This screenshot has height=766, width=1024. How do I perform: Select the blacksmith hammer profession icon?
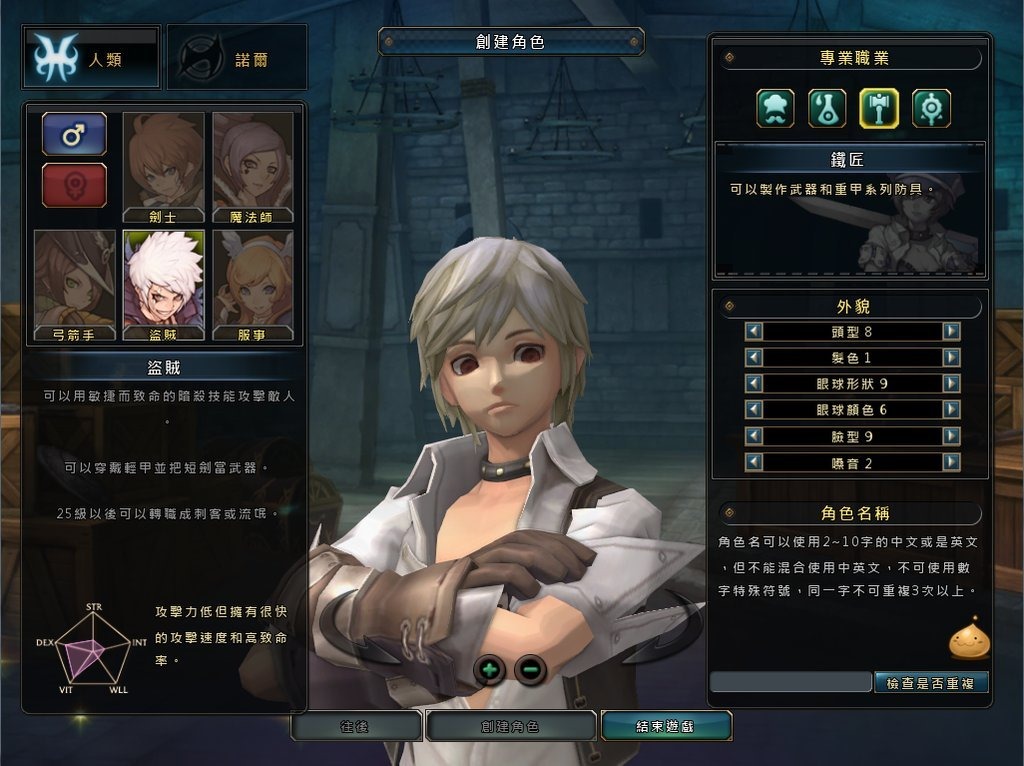tap(879, 108)
